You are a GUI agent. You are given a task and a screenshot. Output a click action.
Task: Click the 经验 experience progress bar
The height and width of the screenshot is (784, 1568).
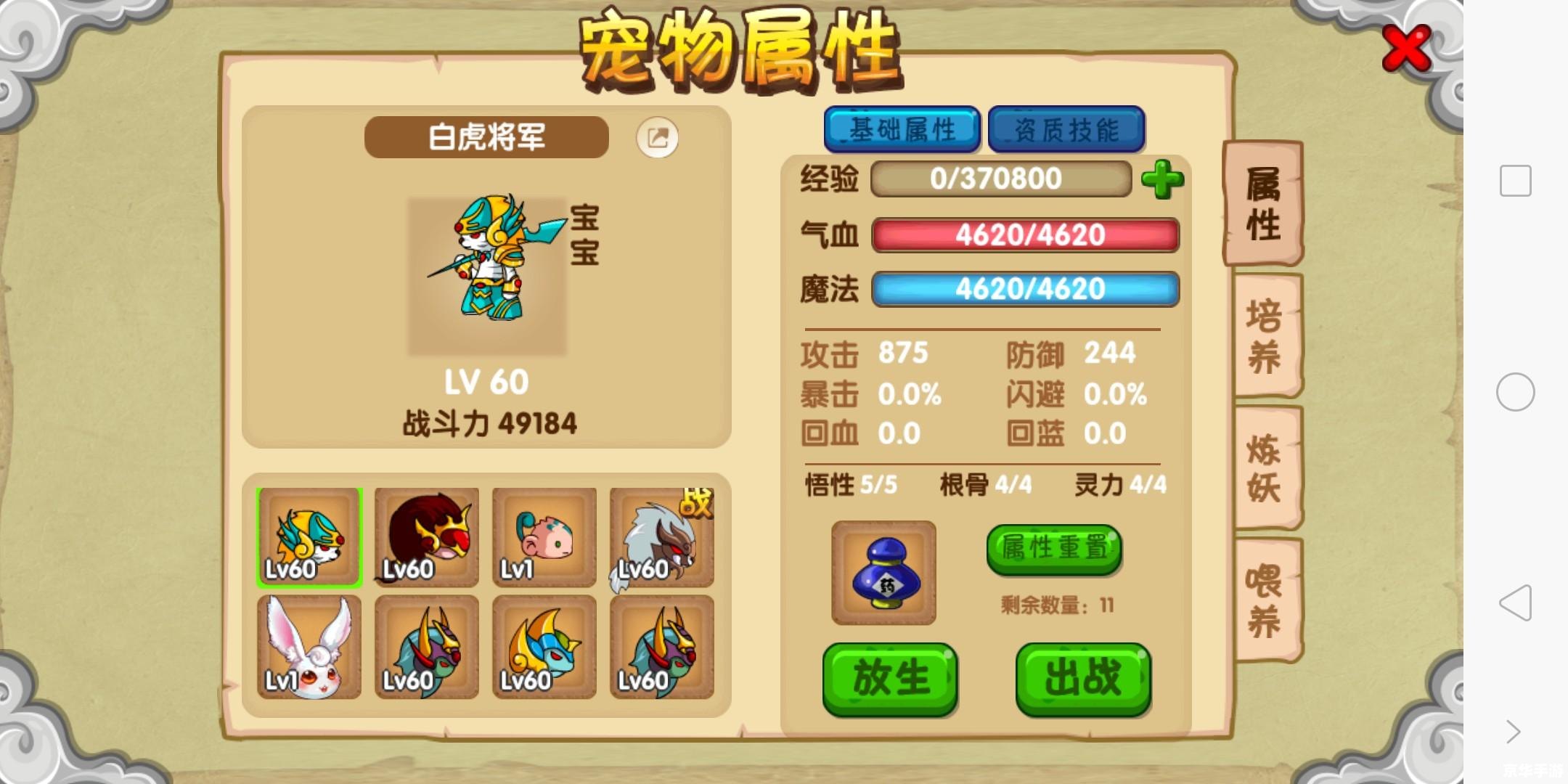coord(1002,179)
